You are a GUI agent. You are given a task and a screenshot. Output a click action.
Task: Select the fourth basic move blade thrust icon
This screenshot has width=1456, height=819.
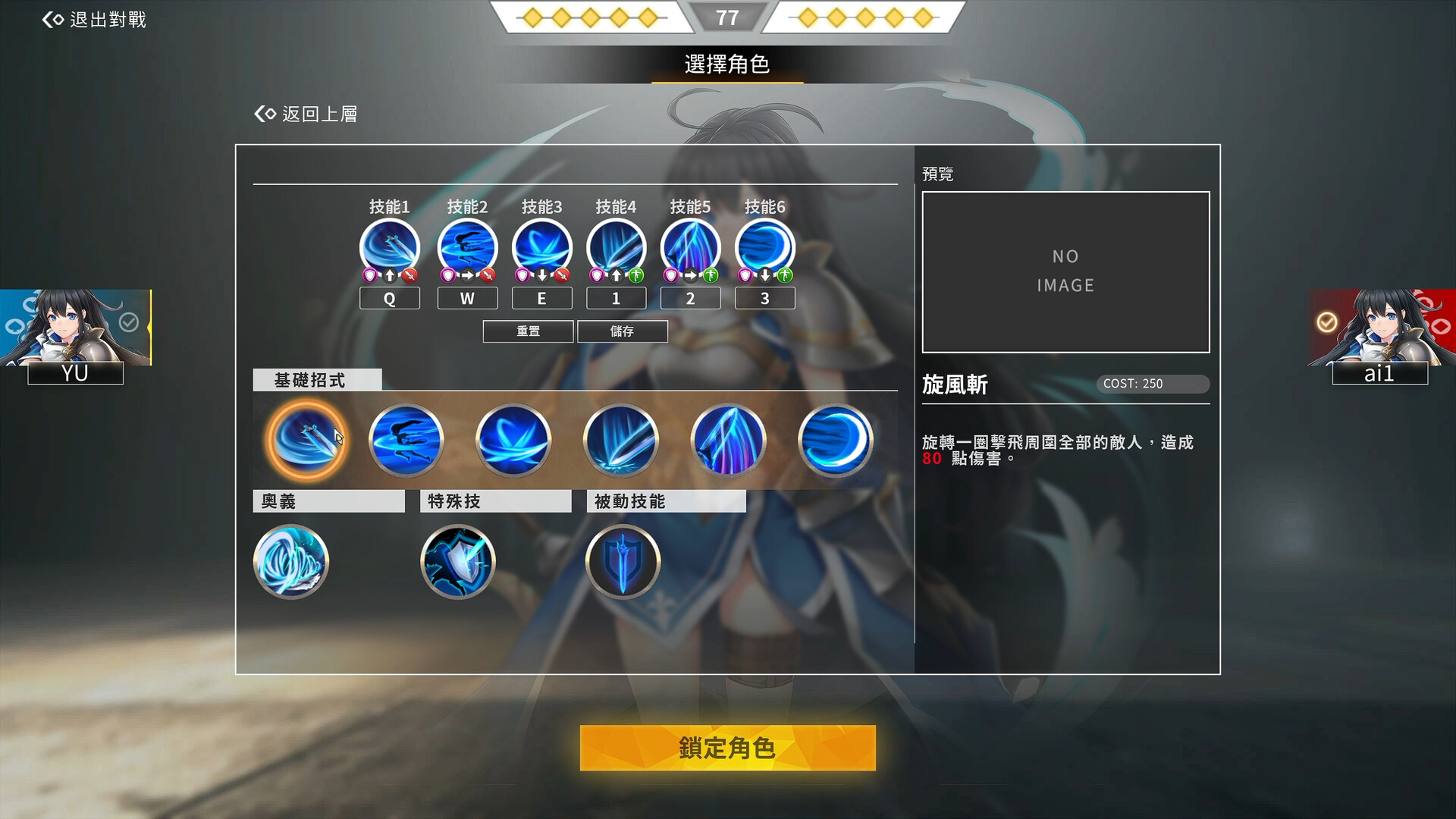click(621, 441)
